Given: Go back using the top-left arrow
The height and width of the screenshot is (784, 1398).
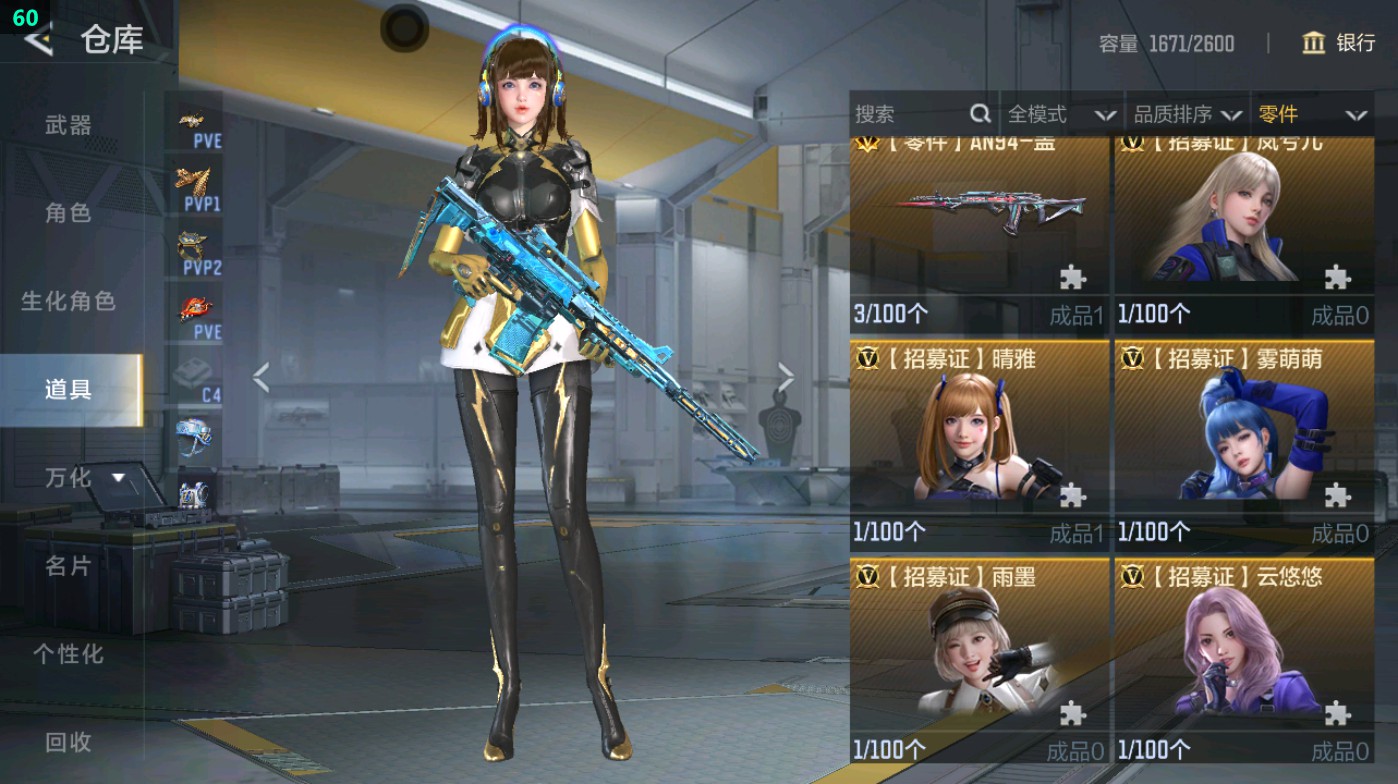Looking at the screenshot, I should tap(38, 40).
